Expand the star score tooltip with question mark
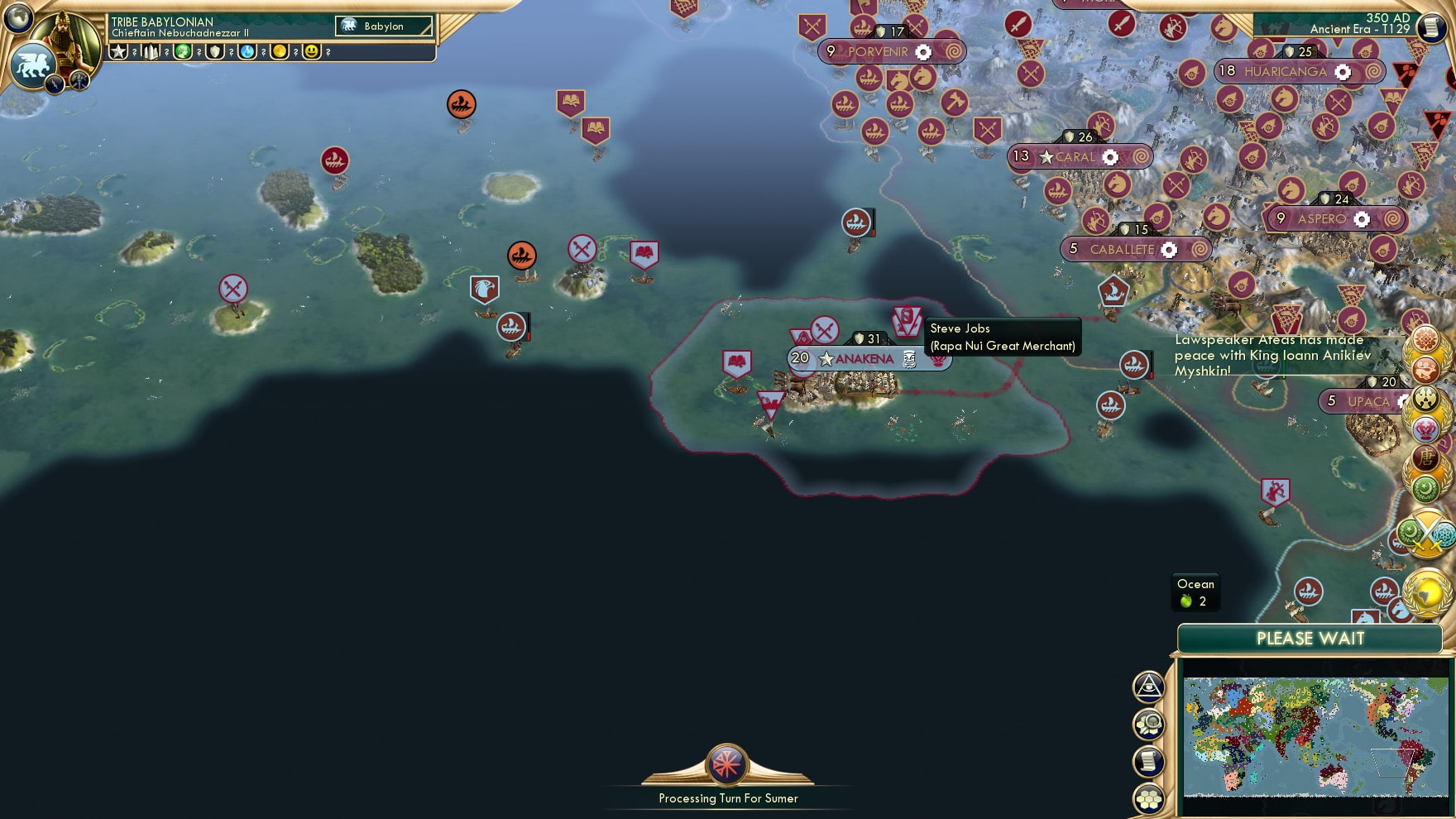 tap(134, 54)
